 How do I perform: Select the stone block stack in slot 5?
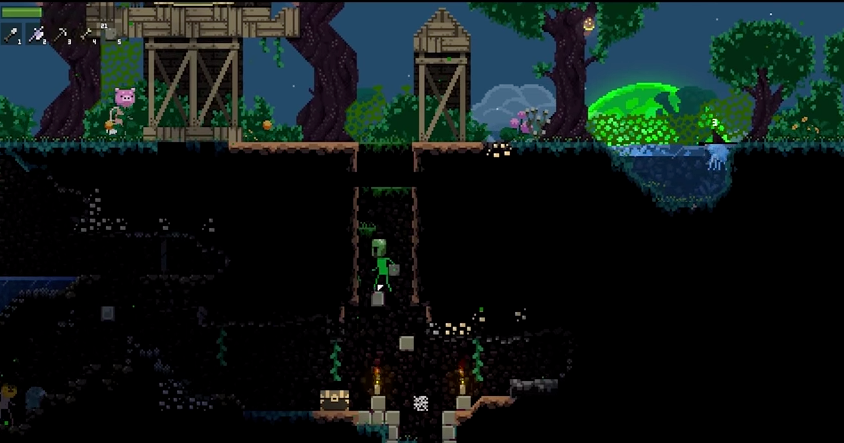[x=112, y=35]
